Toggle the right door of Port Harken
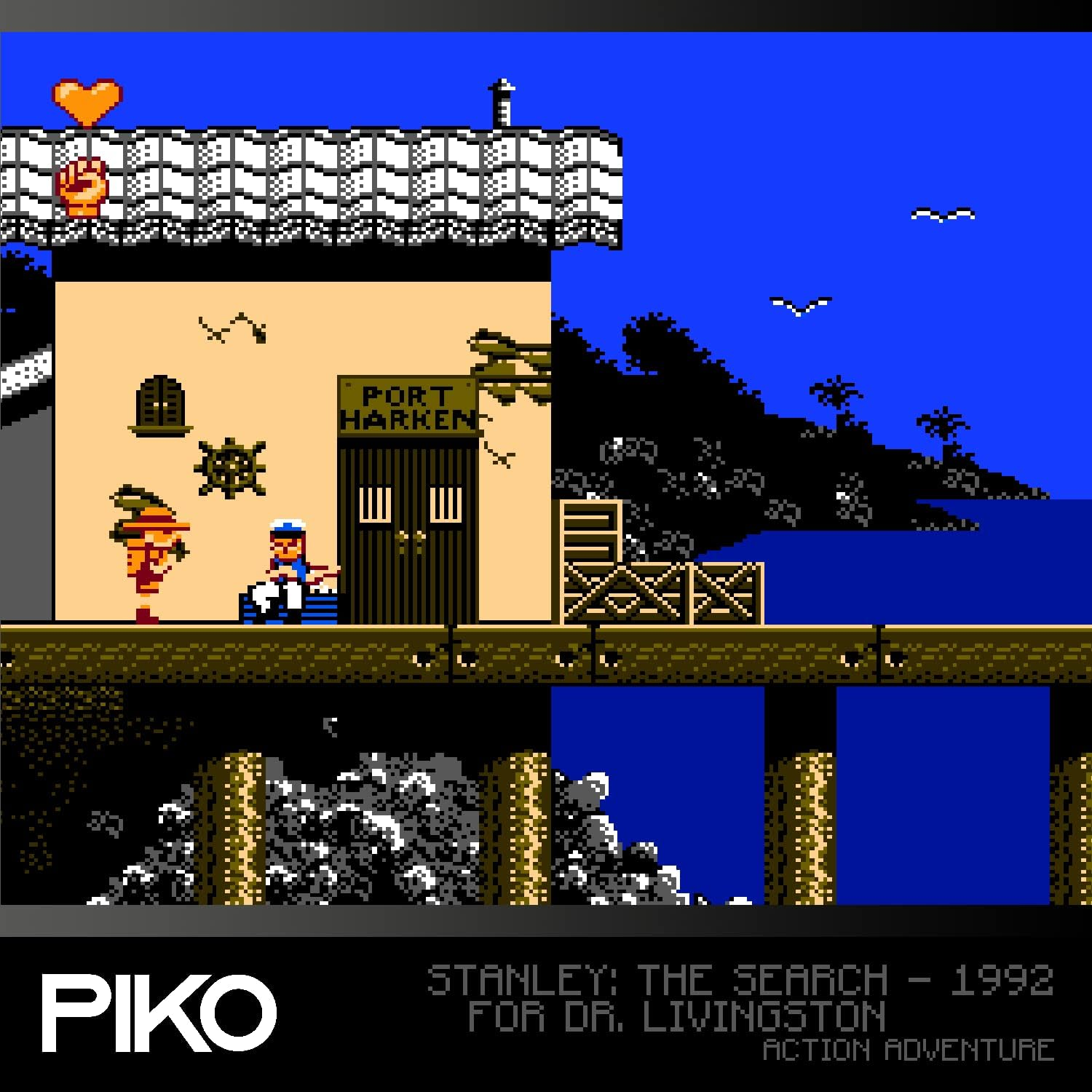Image resolution: width=1092 pixels, height=1092 pixels. pos(446,510)
